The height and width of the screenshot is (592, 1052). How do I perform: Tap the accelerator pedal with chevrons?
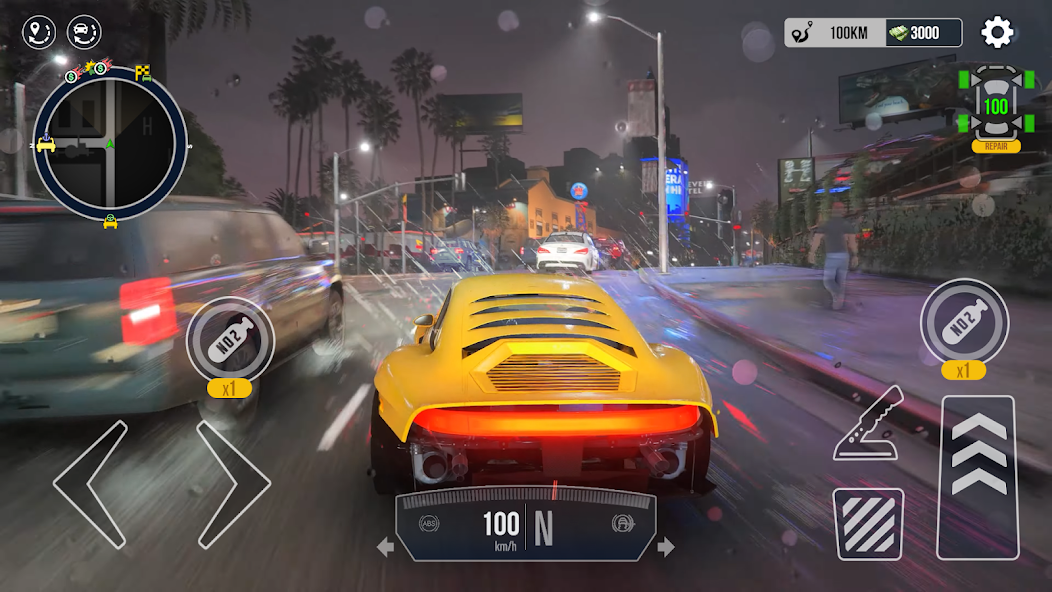[x=977, y=476]
